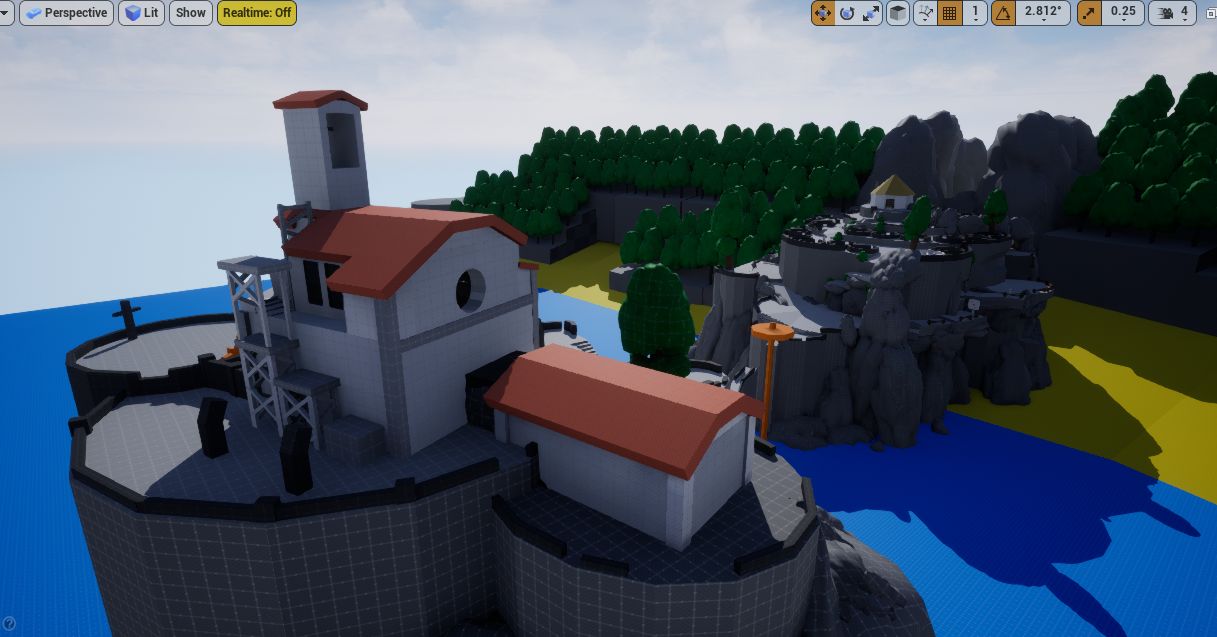The image size is (1217, 637).
Task: Switch to the rotate gizmo tool
Action: coord(847,13)
